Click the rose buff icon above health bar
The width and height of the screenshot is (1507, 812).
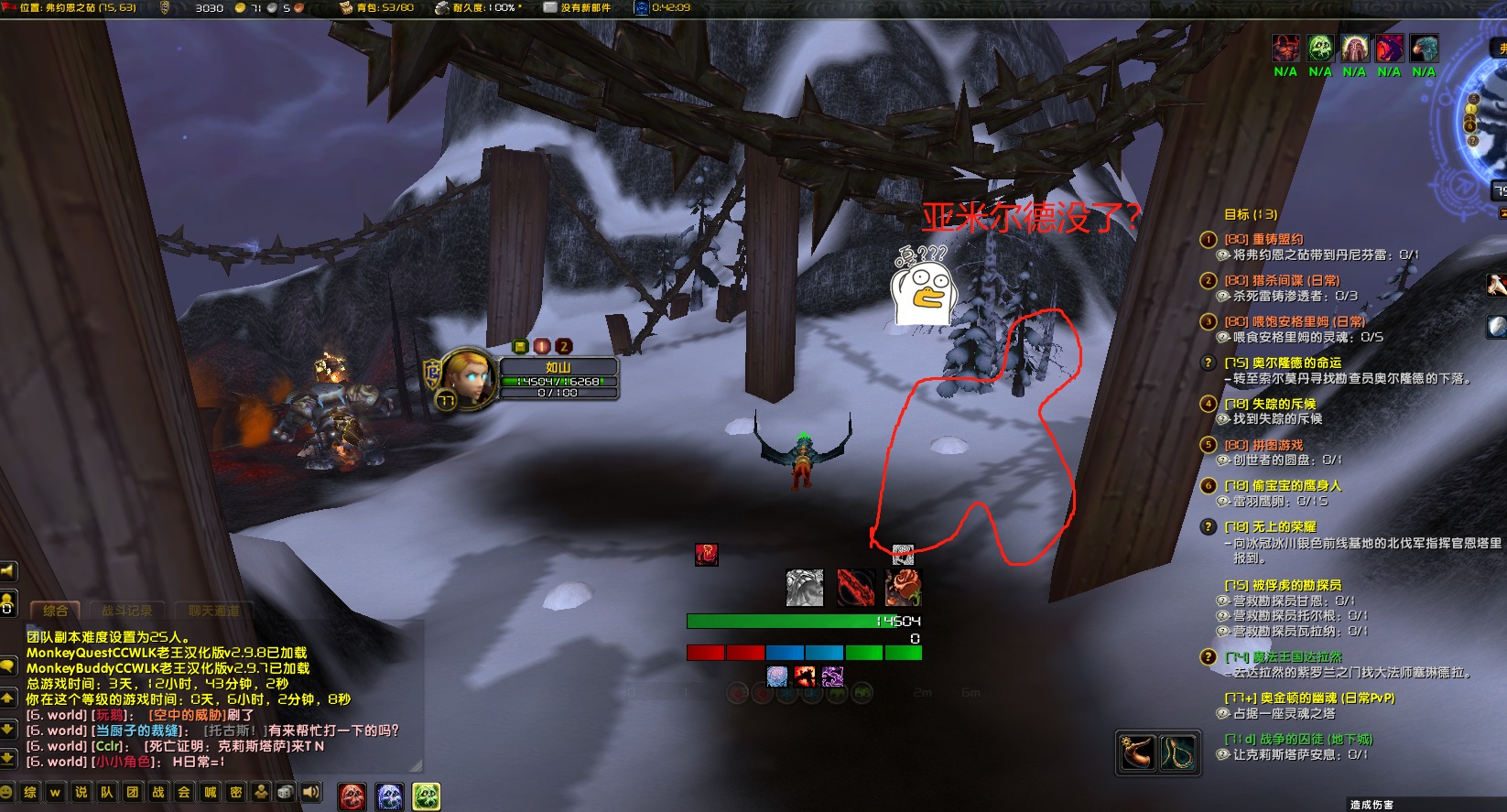coord(902,588)
